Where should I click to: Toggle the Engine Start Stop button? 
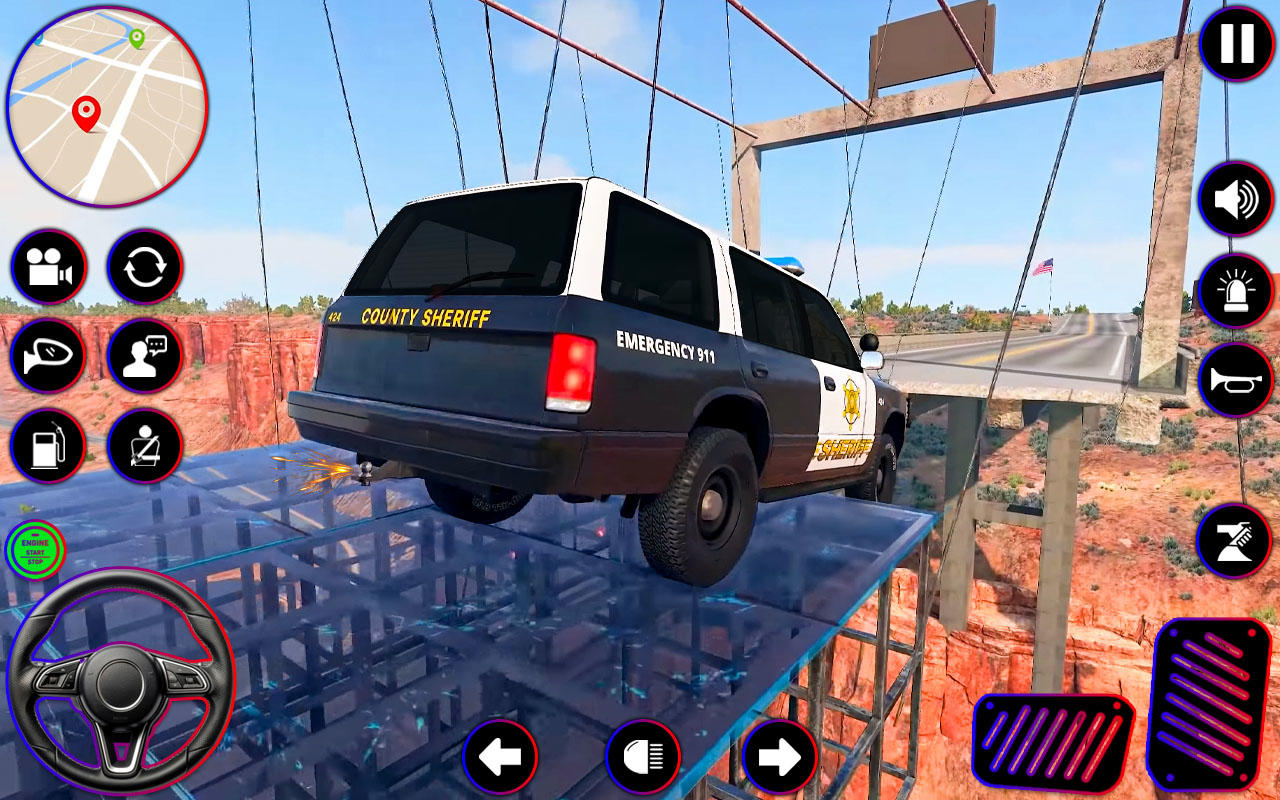tap(35, 548)
